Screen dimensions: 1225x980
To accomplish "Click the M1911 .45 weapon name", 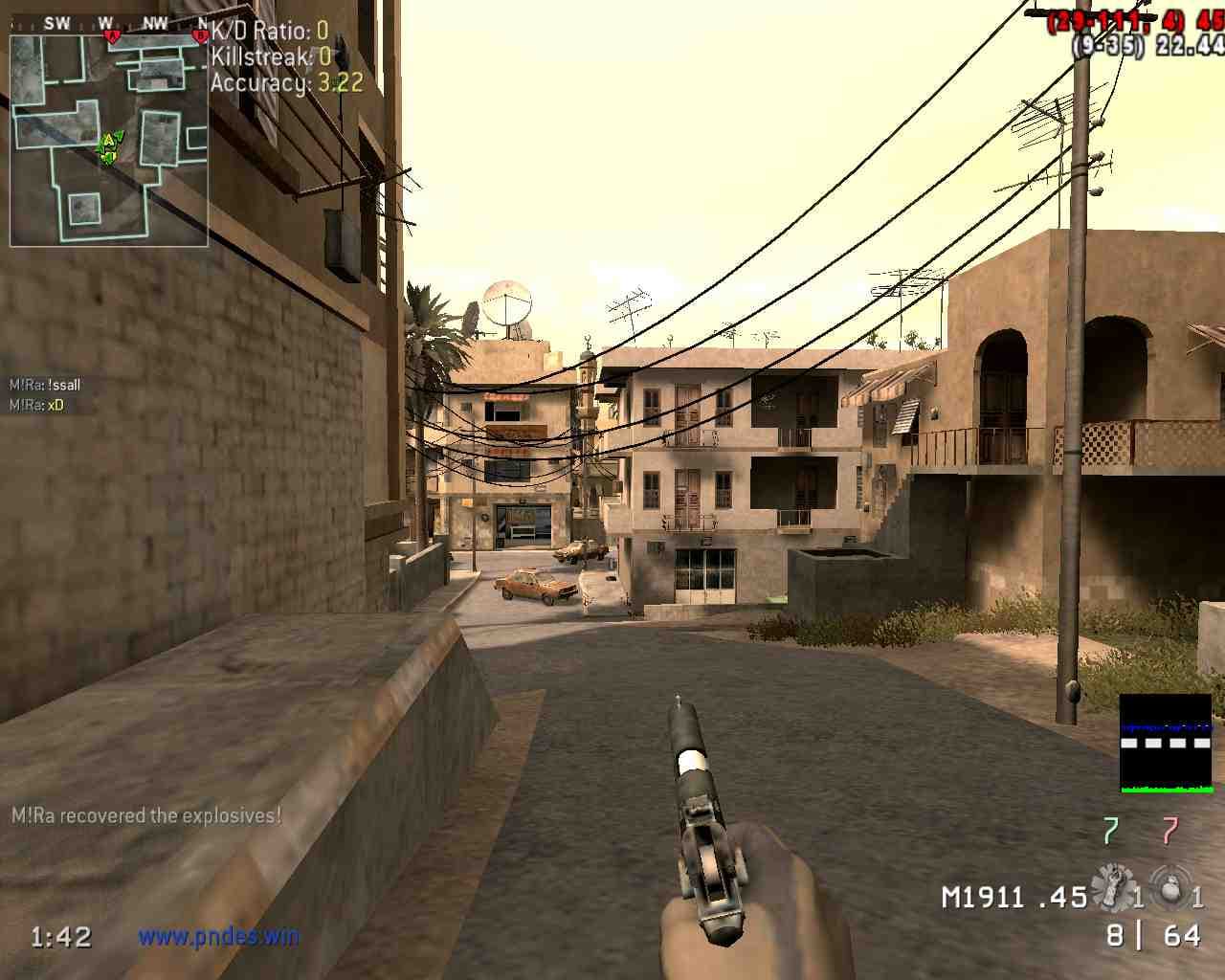I will click(x=1014, y=898).
